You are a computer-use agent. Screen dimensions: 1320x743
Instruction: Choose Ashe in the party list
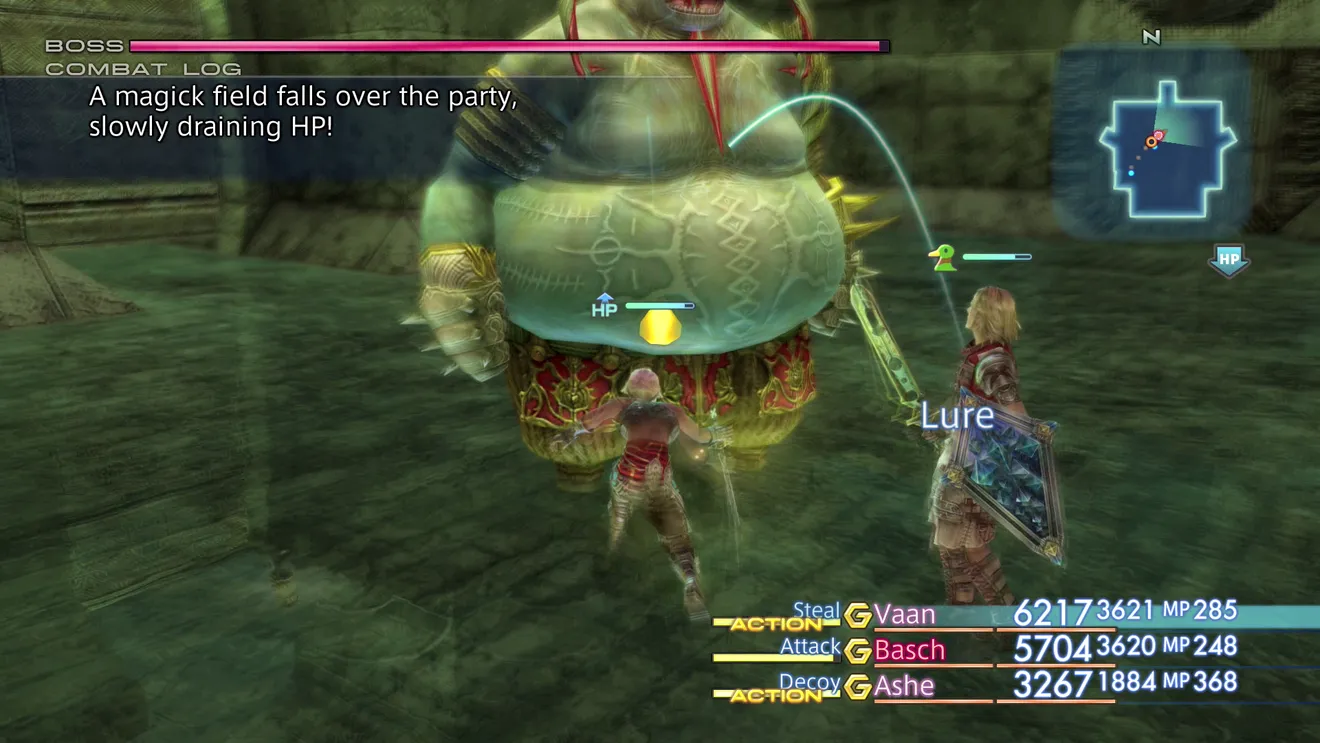[904, 686]
